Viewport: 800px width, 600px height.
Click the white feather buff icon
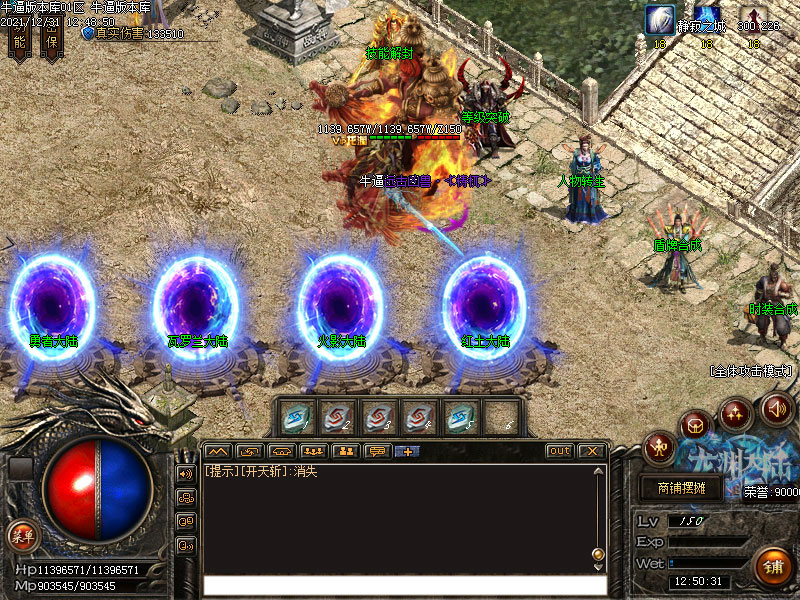660,20
